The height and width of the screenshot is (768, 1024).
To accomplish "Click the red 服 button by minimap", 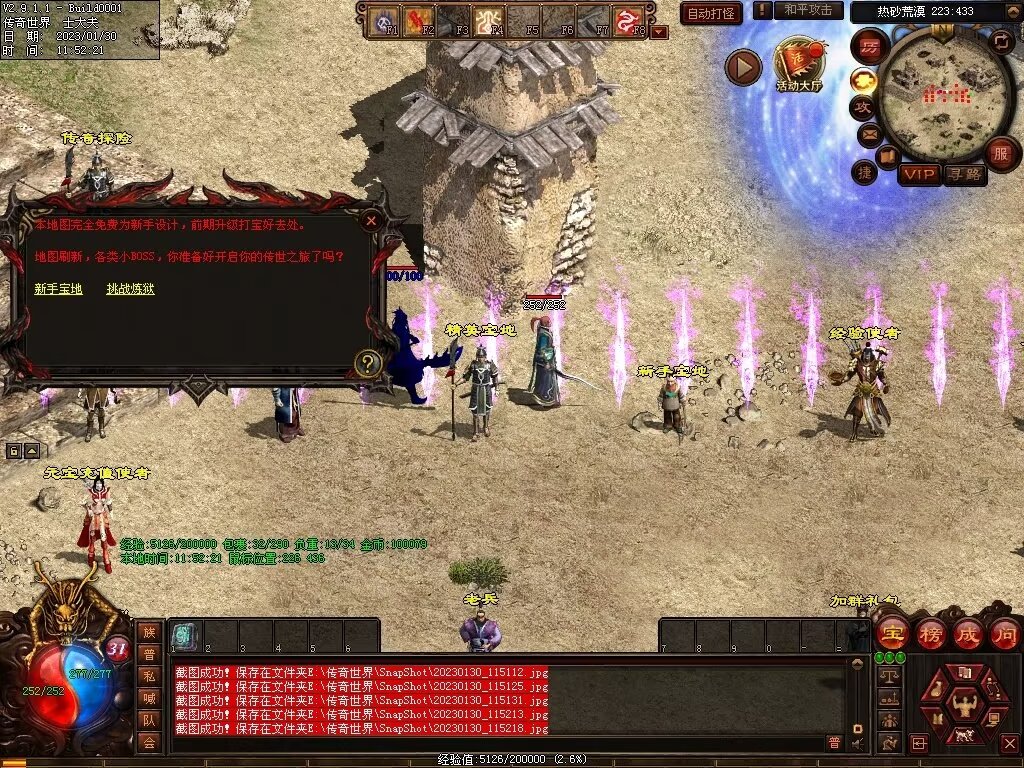I will pyautogui.click(x=1001, y=154).
